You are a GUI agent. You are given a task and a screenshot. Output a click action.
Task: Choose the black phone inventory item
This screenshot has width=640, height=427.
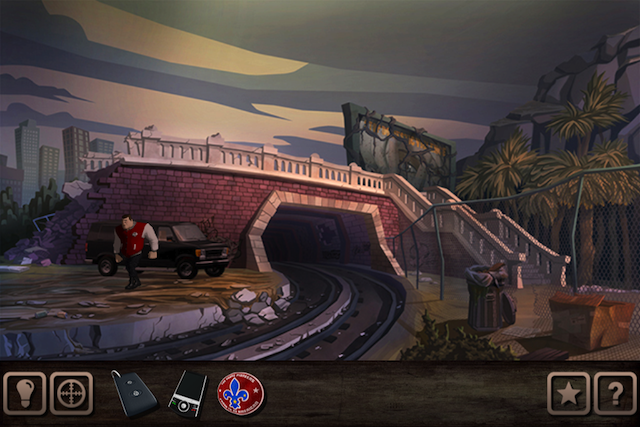[x=188, y=393]
